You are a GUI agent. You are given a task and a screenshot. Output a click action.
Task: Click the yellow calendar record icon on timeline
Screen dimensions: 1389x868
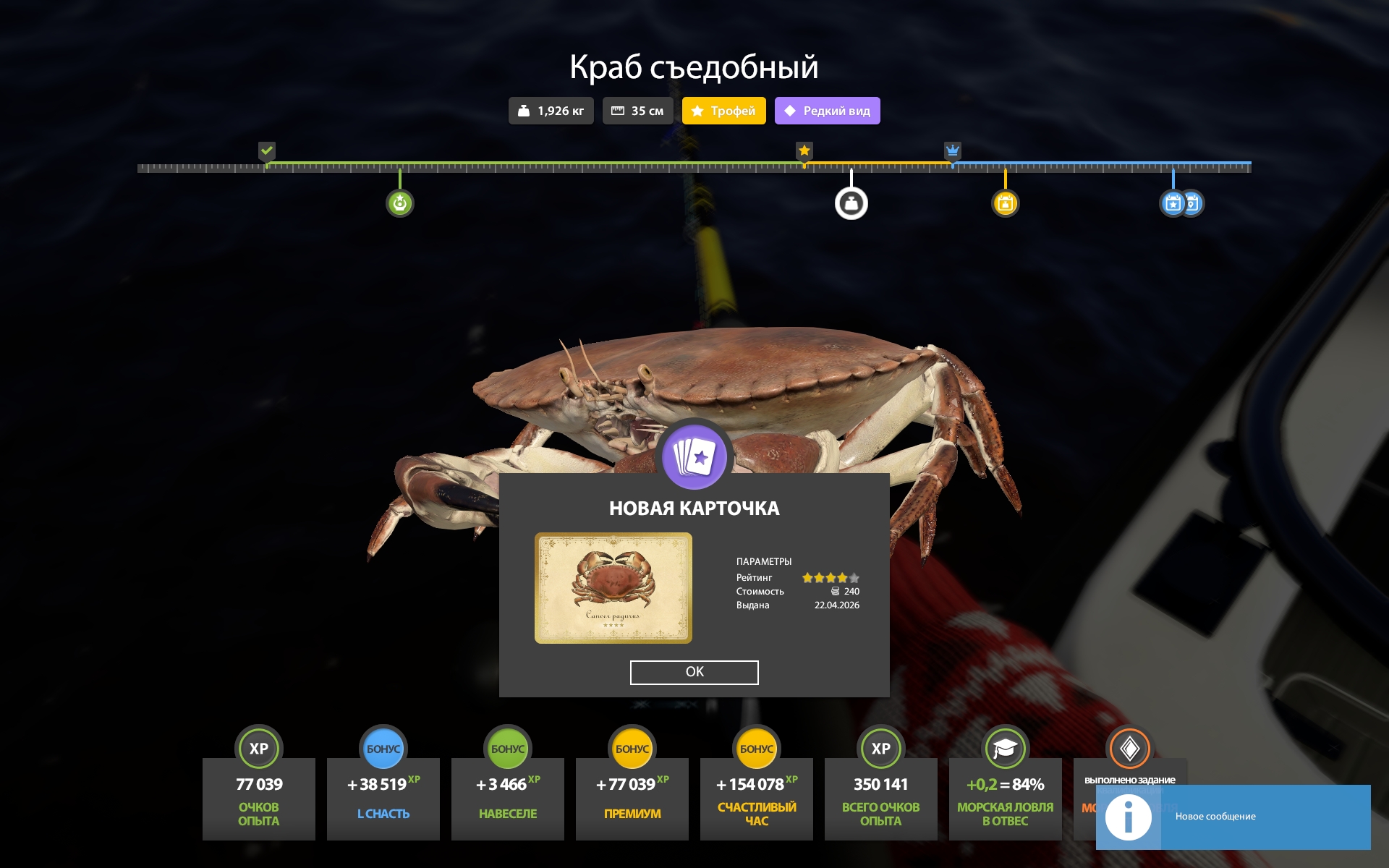(1006, 203)
